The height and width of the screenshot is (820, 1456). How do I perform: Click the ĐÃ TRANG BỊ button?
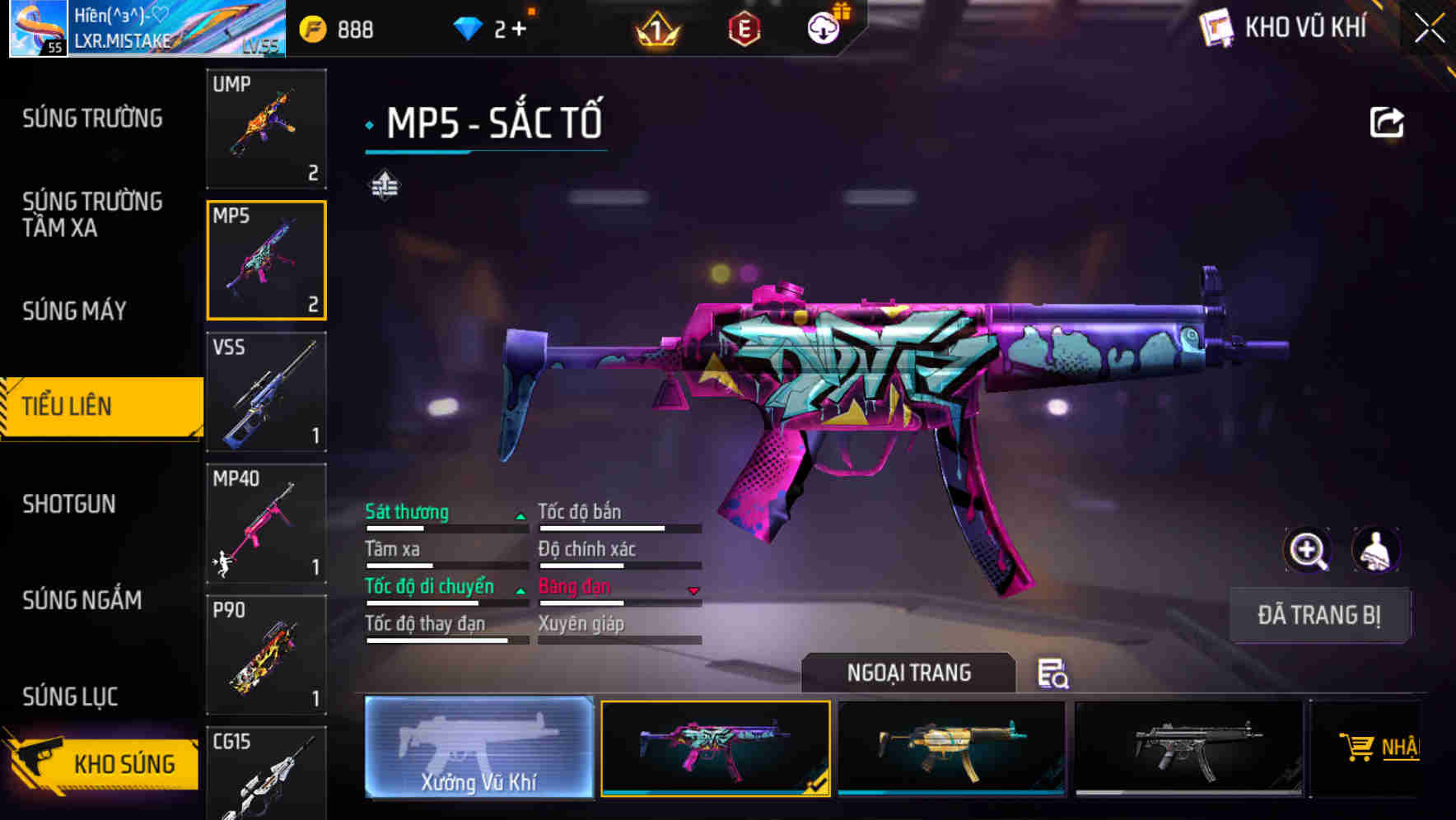(x=1319, y=615)
